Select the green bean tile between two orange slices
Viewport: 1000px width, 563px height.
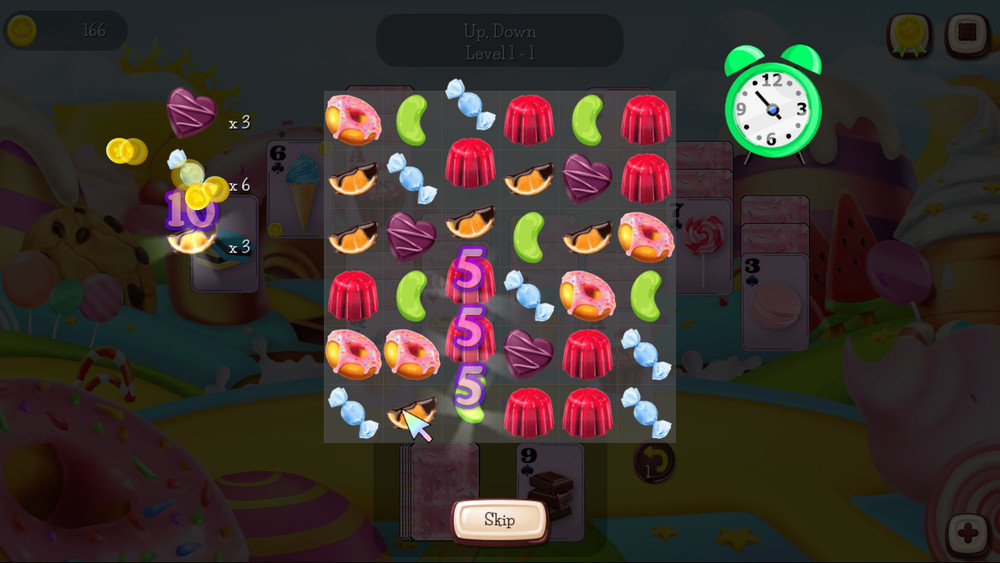pyautogui.click(x=528, y=236)
